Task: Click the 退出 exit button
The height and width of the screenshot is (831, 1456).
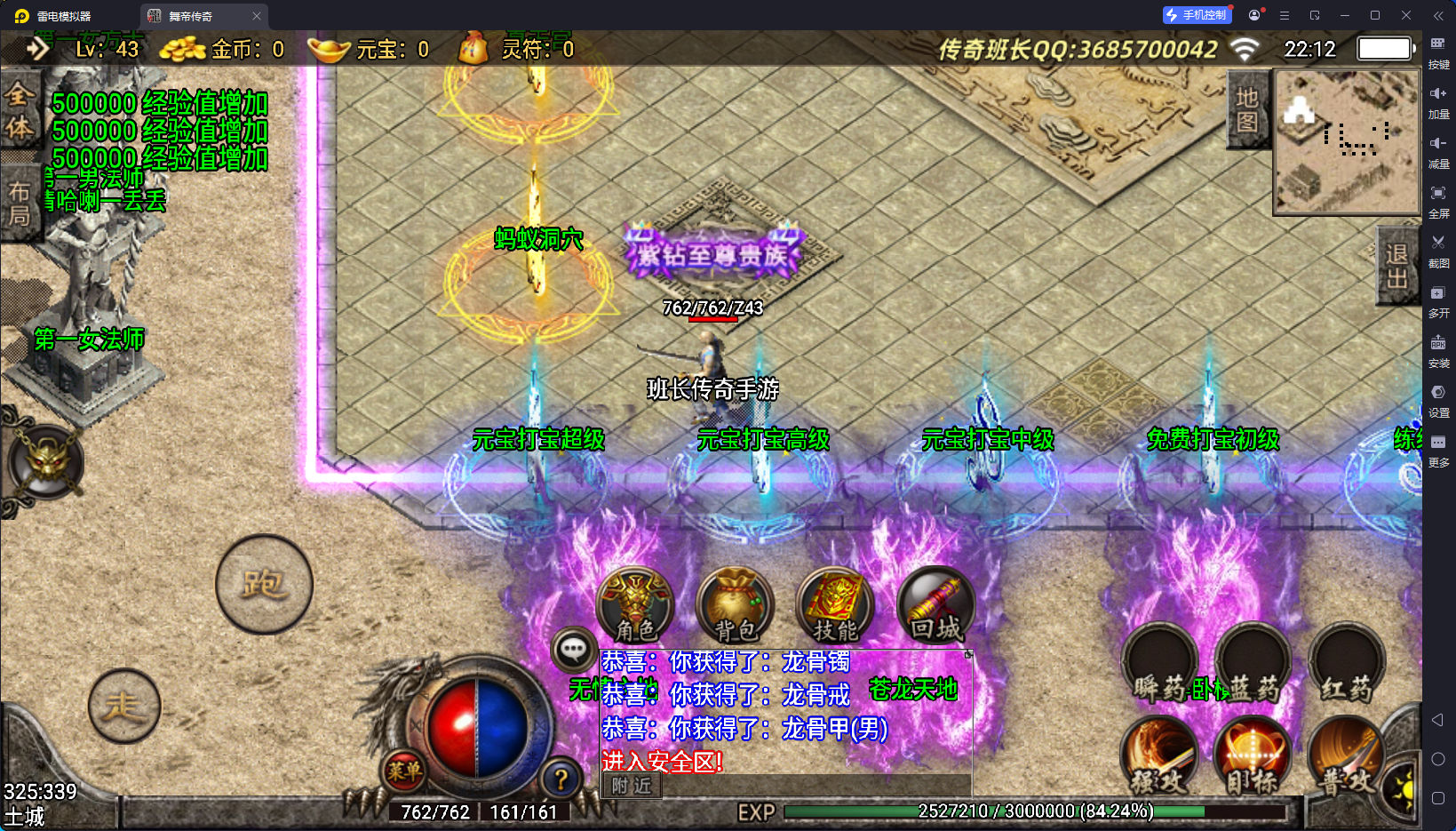Action: click(1396, 266)
